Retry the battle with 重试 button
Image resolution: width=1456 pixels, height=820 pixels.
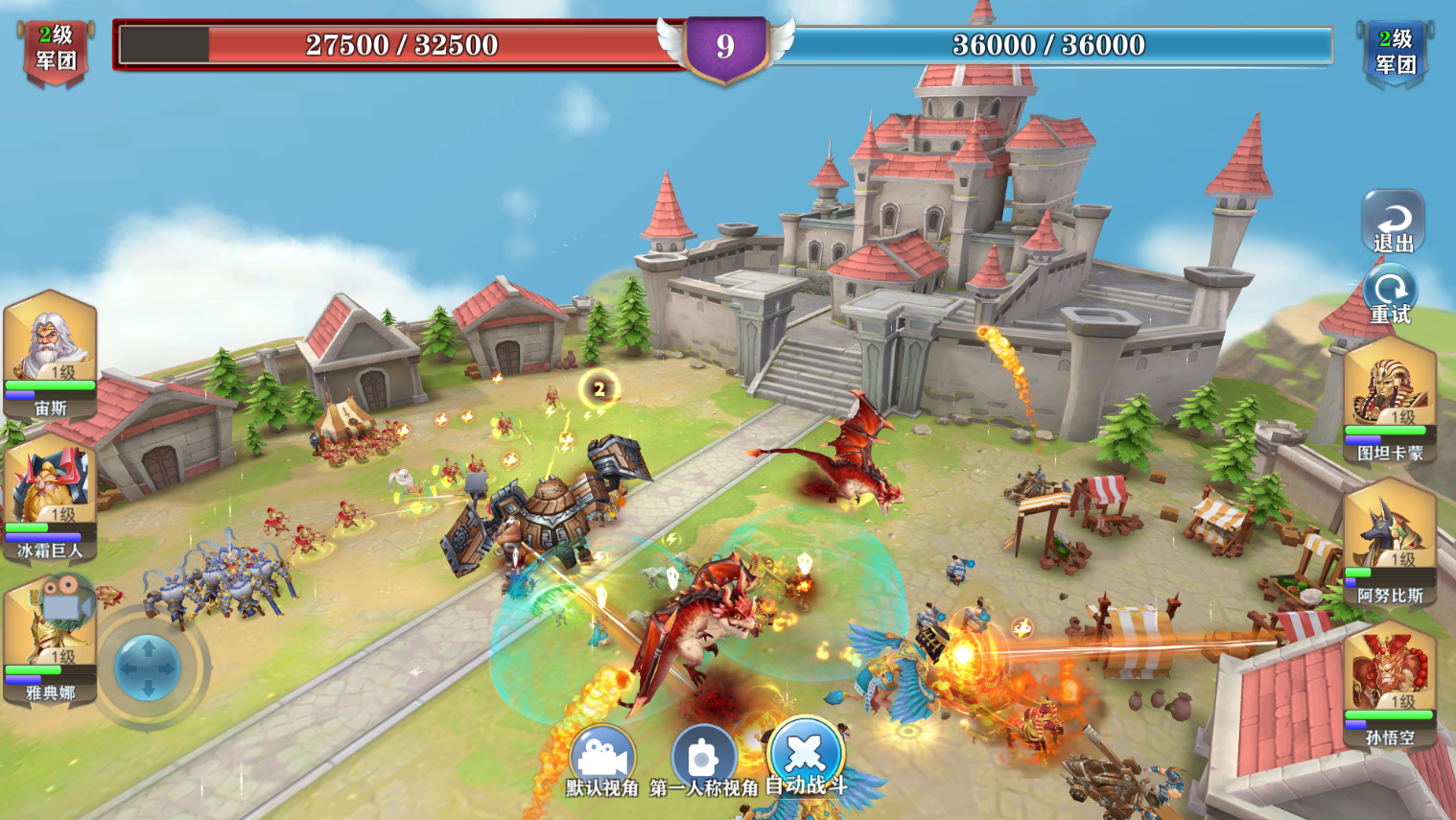click(x=1391, y=294)
